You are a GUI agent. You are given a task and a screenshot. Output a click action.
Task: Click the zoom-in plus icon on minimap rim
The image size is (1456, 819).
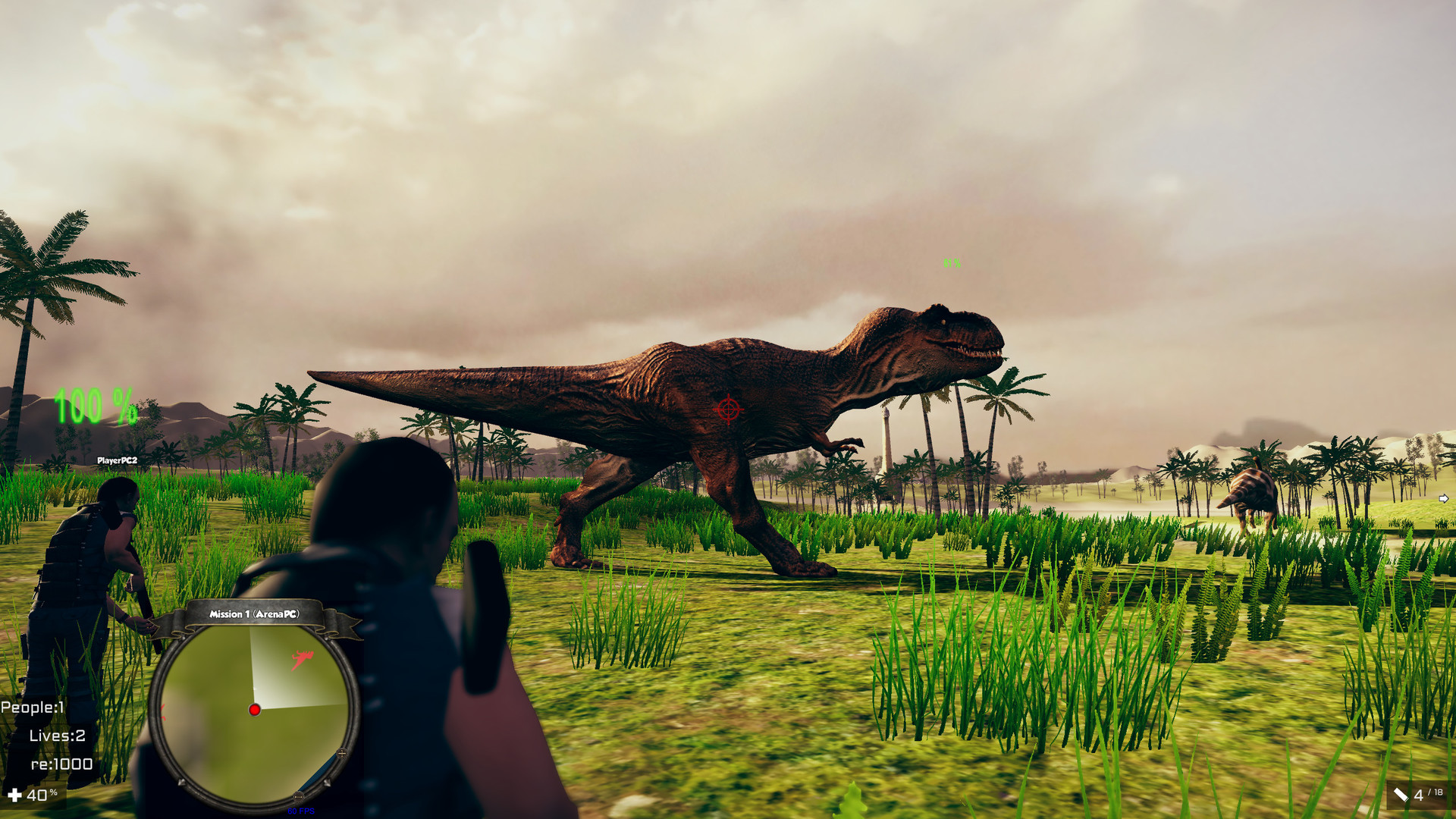[x=342, y=753]
